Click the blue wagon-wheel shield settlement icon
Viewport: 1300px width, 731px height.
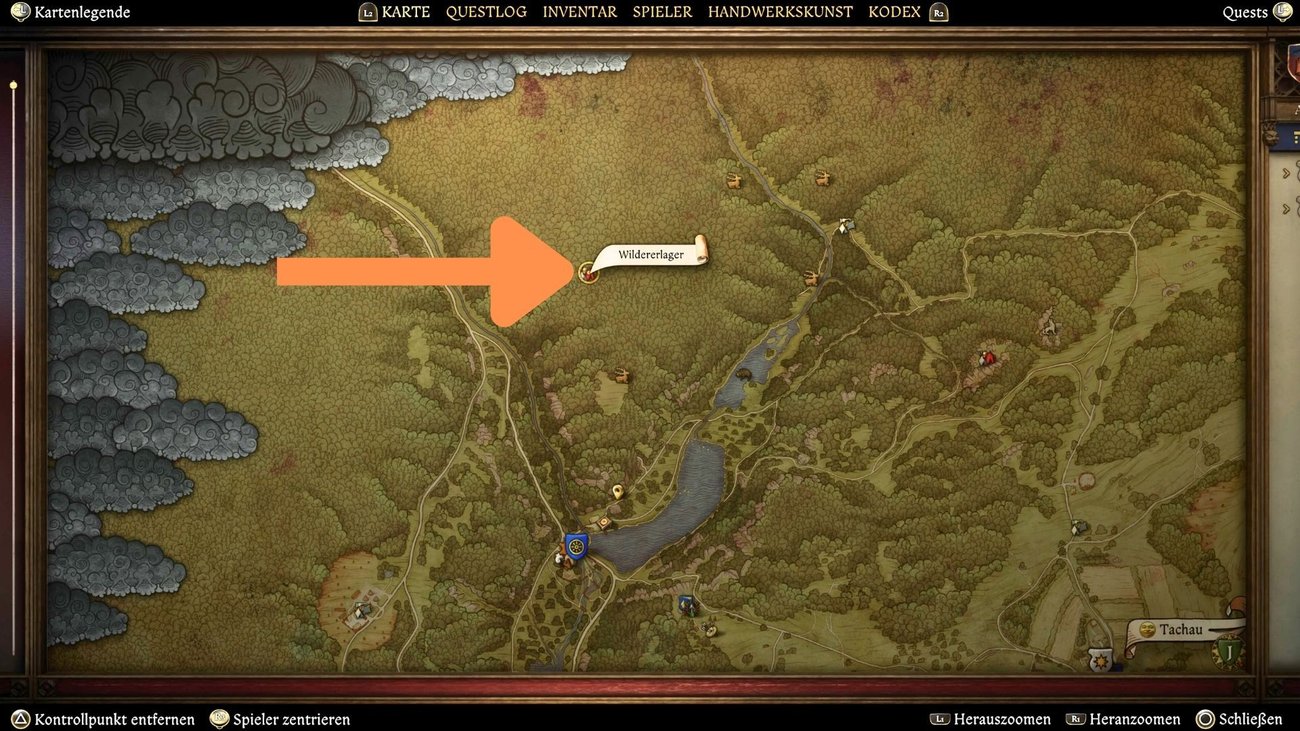tap(575, 547)
